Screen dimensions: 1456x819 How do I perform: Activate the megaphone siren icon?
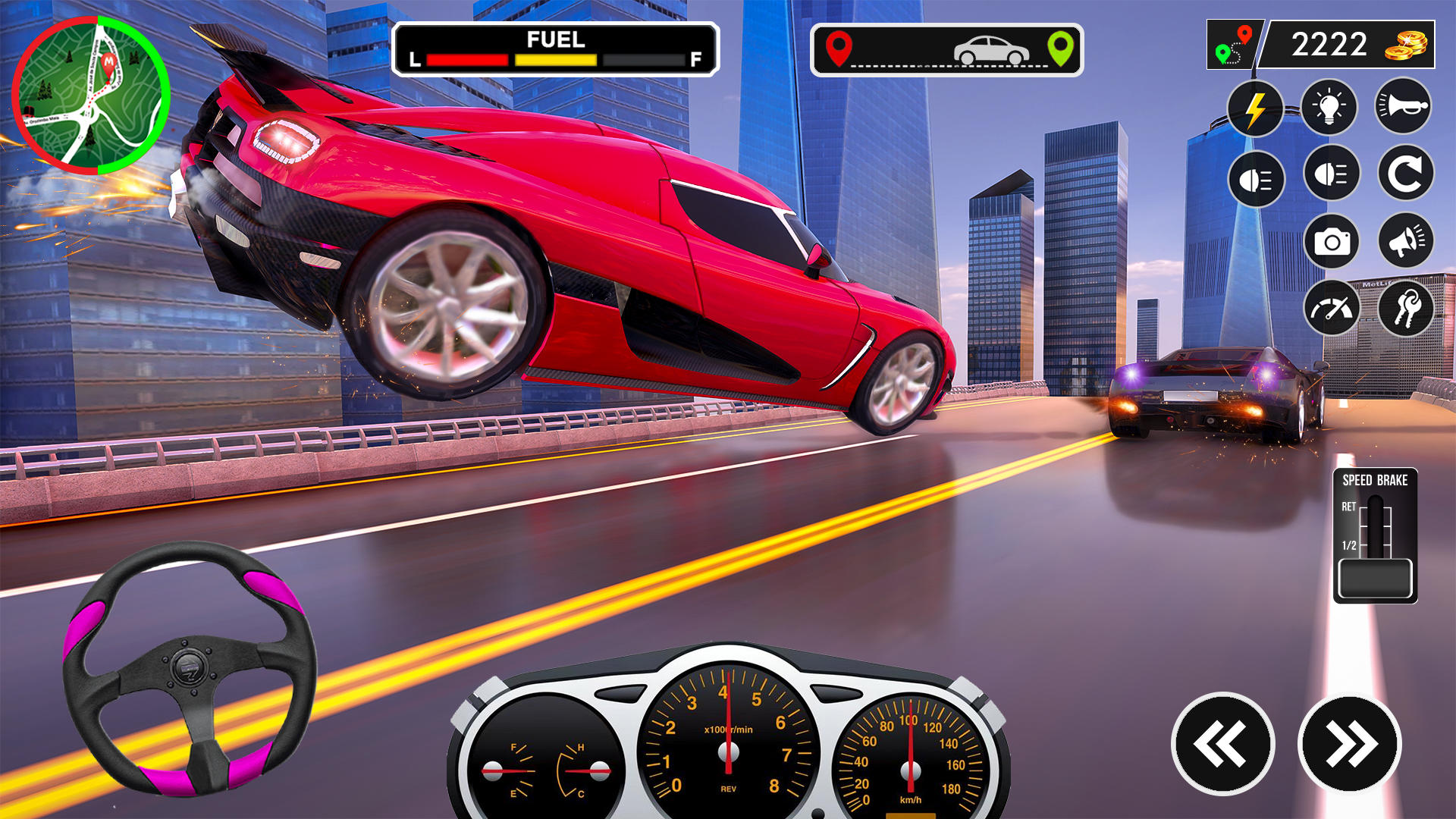(x=1404, y=242)
